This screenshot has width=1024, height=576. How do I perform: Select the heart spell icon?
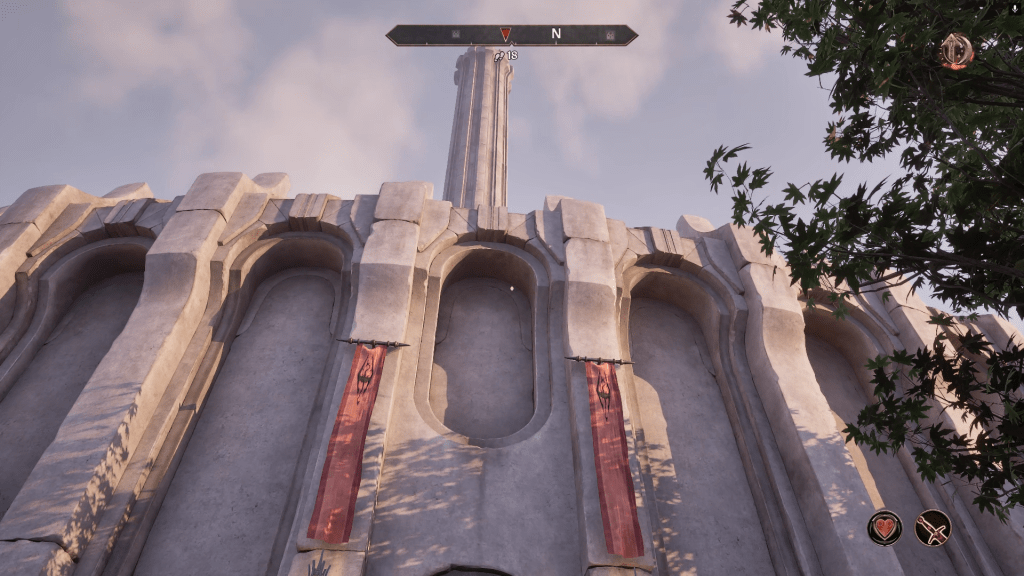[884, 527]
